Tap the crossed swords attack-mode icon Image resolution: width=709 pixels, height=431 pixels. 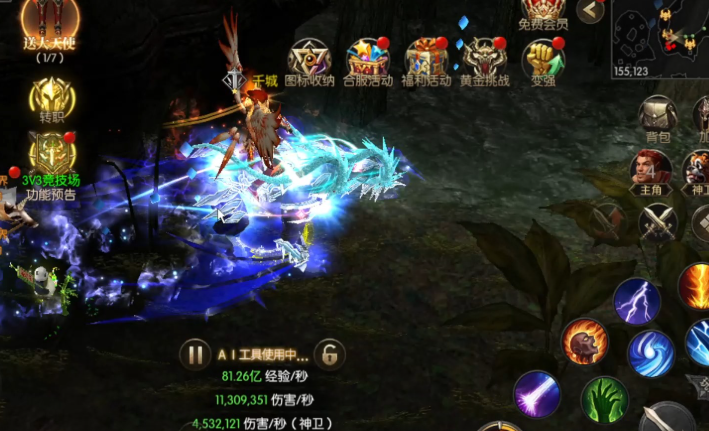[658, 221]
